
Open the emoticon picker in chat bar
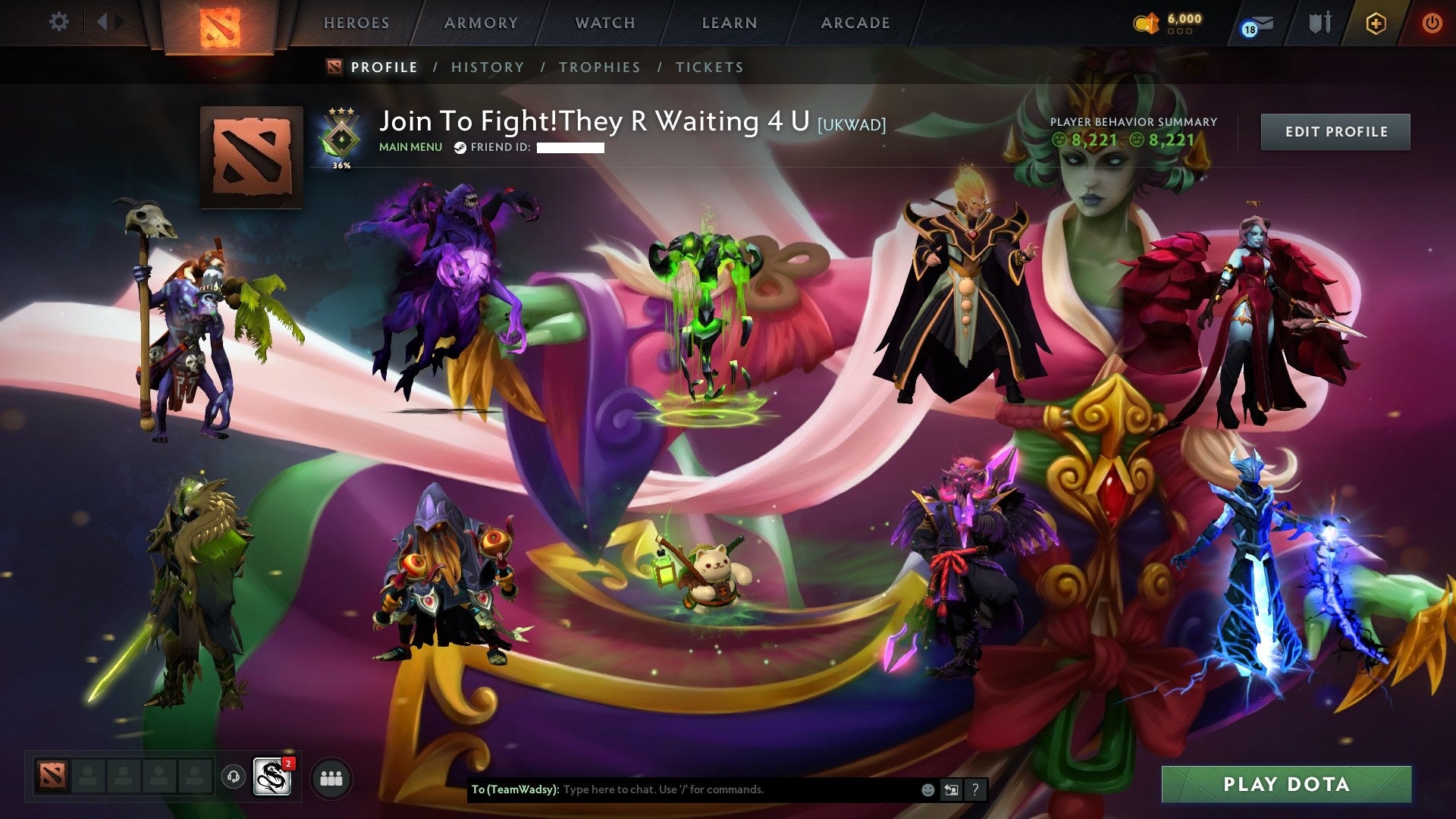(927, 790)
